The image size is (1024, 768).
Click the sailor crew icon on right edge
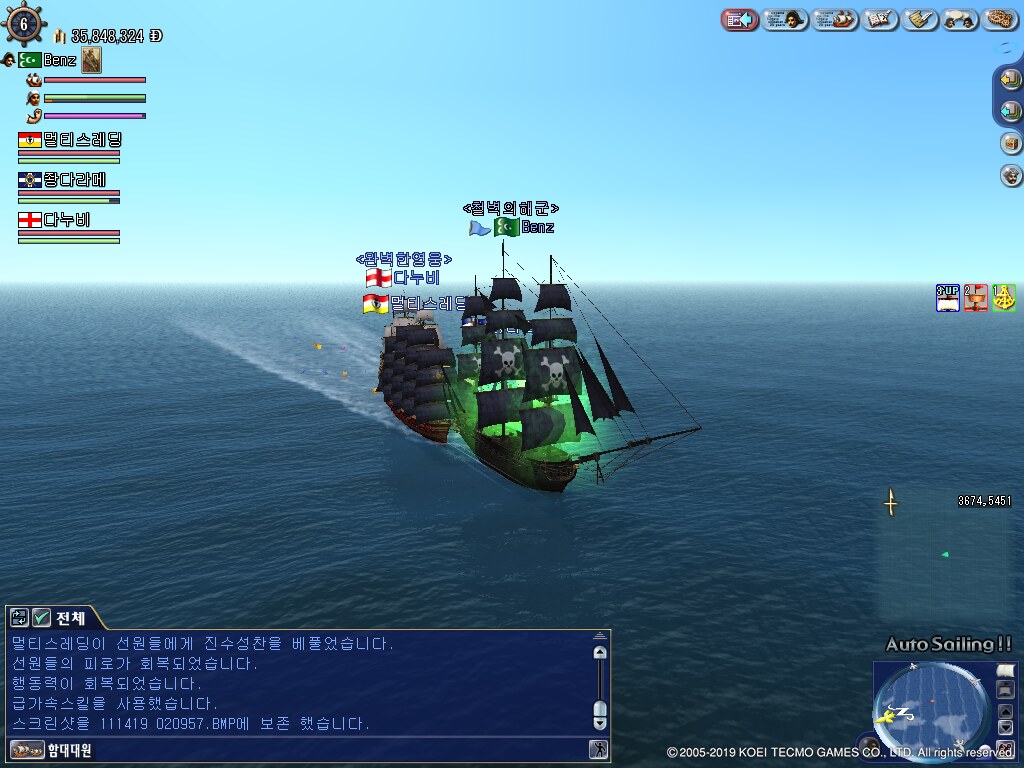coord(1011,175)
